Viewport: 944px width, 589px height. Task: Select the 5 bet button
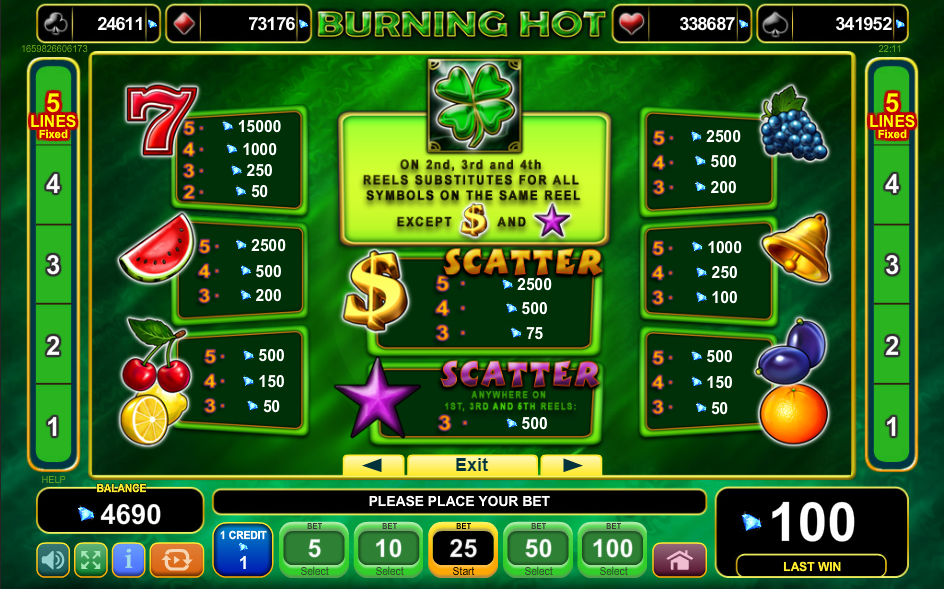pos(314,549)
